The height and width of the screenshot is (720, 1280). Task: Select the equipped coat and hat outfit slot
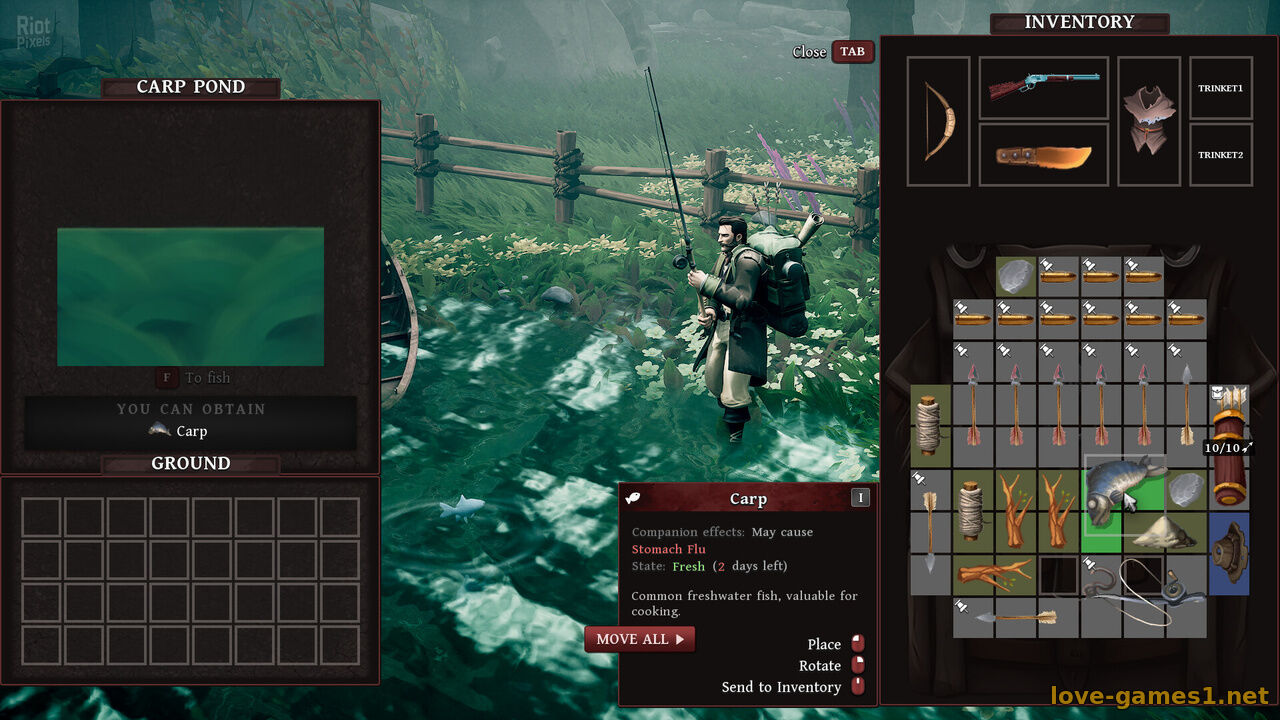click(x=1148, y=121)
